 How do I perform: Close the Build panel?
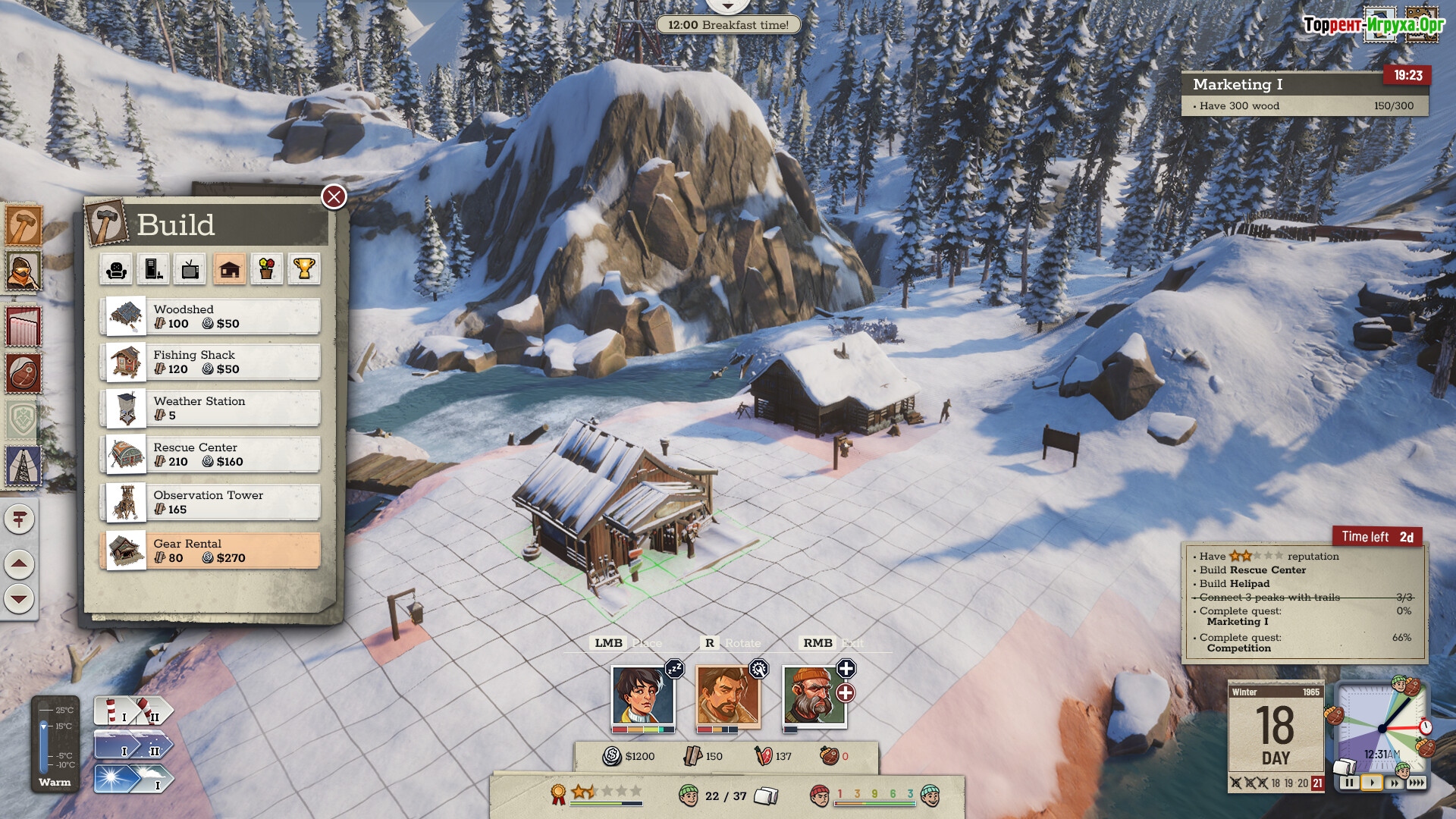point(334,197)
